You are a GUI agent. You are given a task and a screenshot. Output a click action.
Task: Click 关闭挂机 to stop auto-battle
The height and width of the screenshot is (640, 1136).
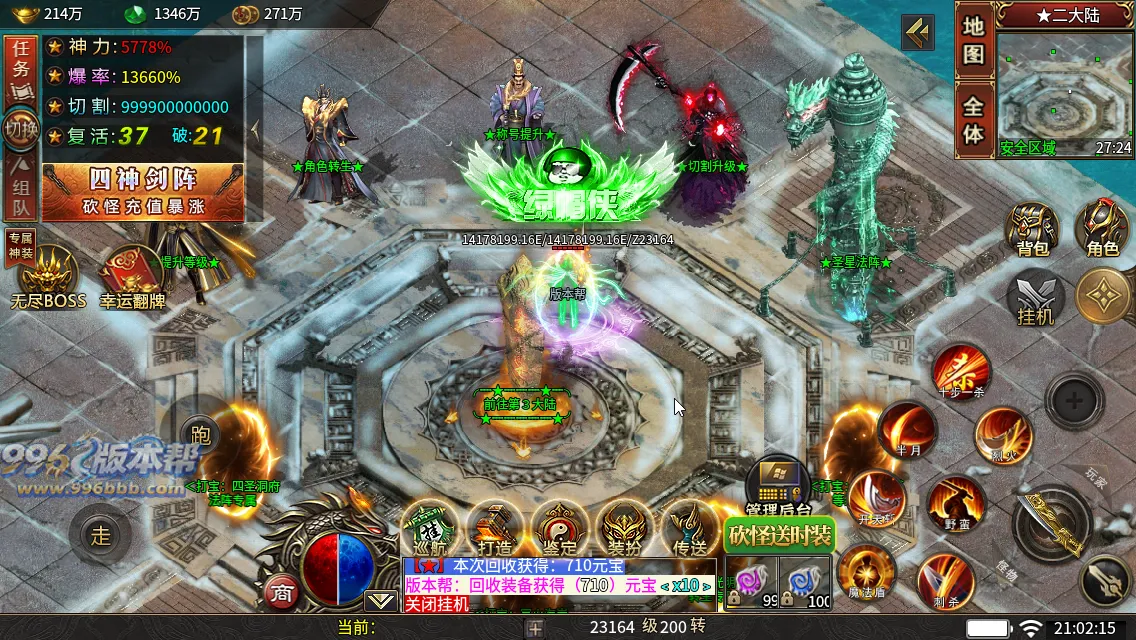pyautogui.click(x=436, y=604)
